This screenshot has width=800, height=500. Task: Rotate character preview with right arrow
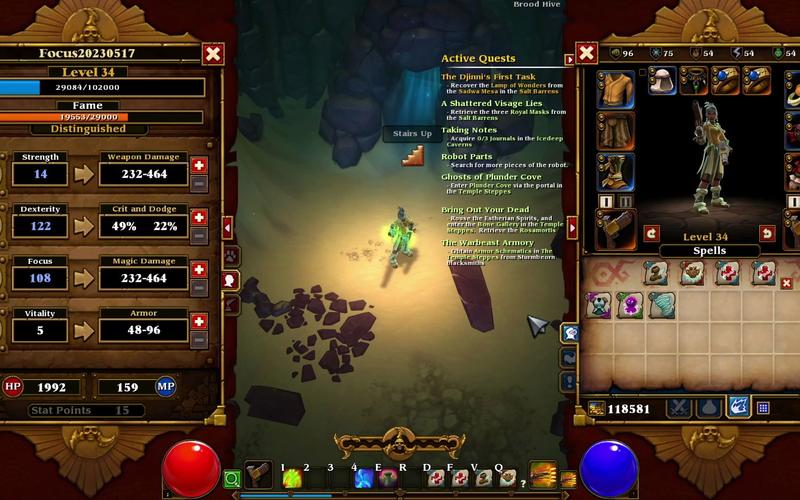[767, 233]
